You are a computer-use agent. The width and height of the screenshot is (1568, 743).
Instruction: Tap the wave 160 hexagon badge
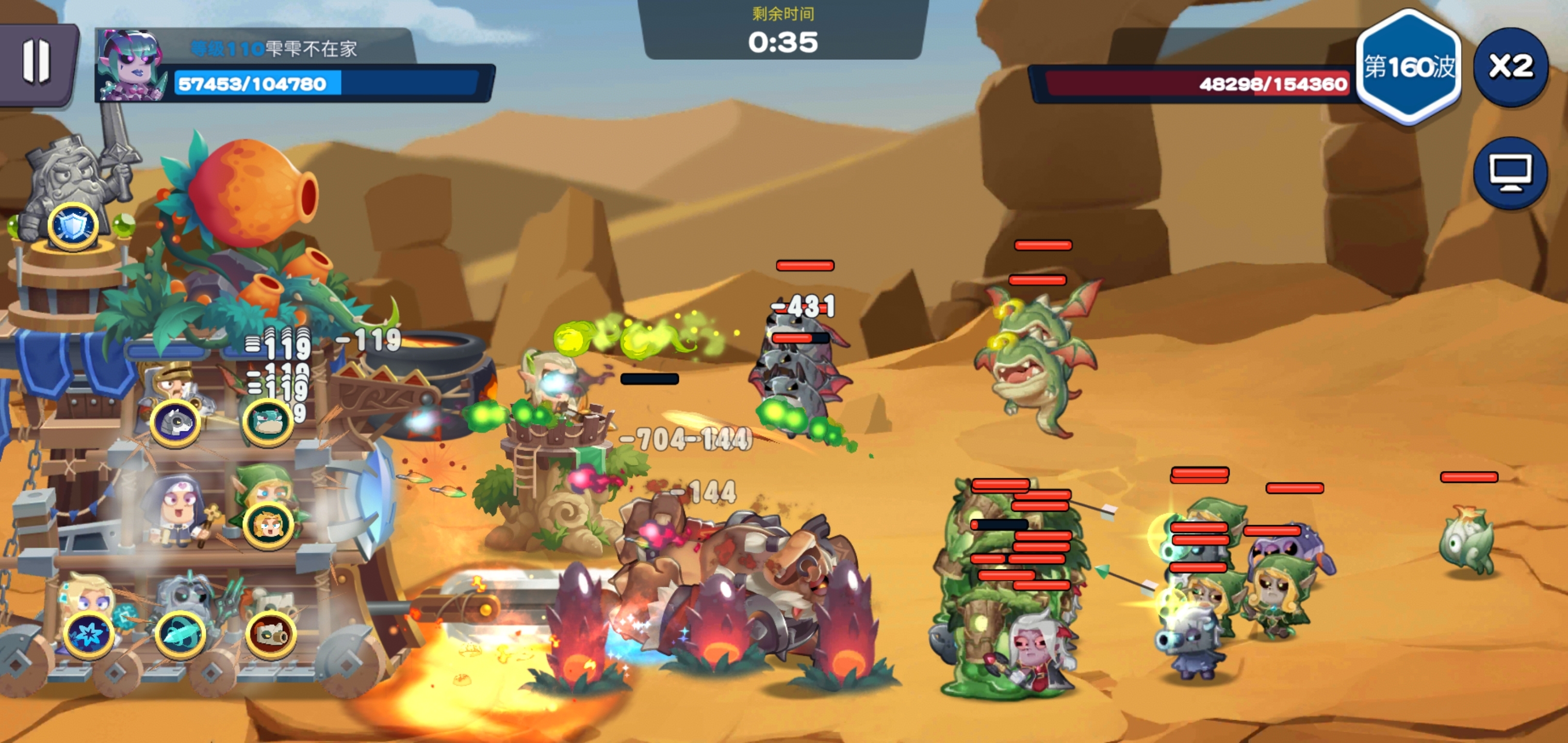[x=1409, y=67]
